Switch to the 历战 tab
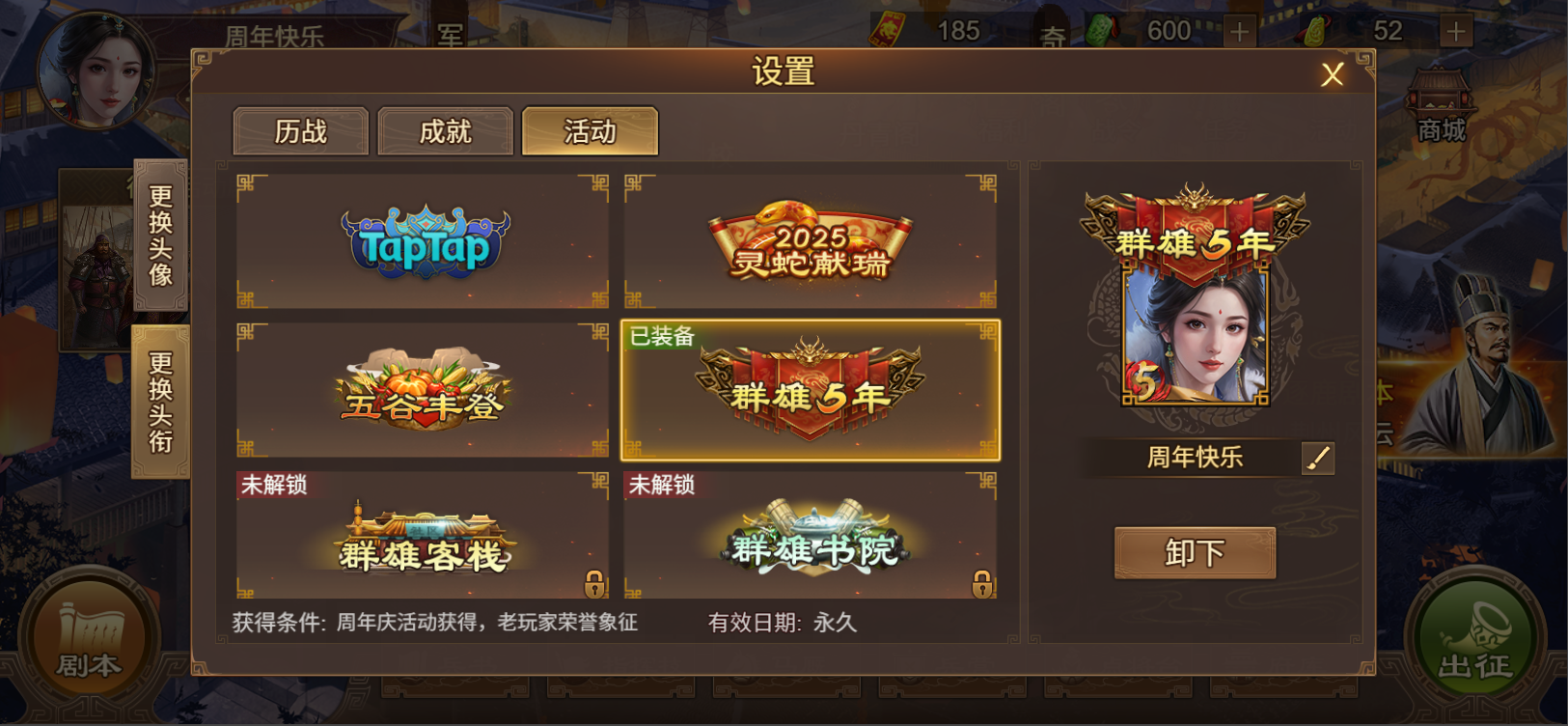This screenshot has height=726, width=1568. (300, 131)
